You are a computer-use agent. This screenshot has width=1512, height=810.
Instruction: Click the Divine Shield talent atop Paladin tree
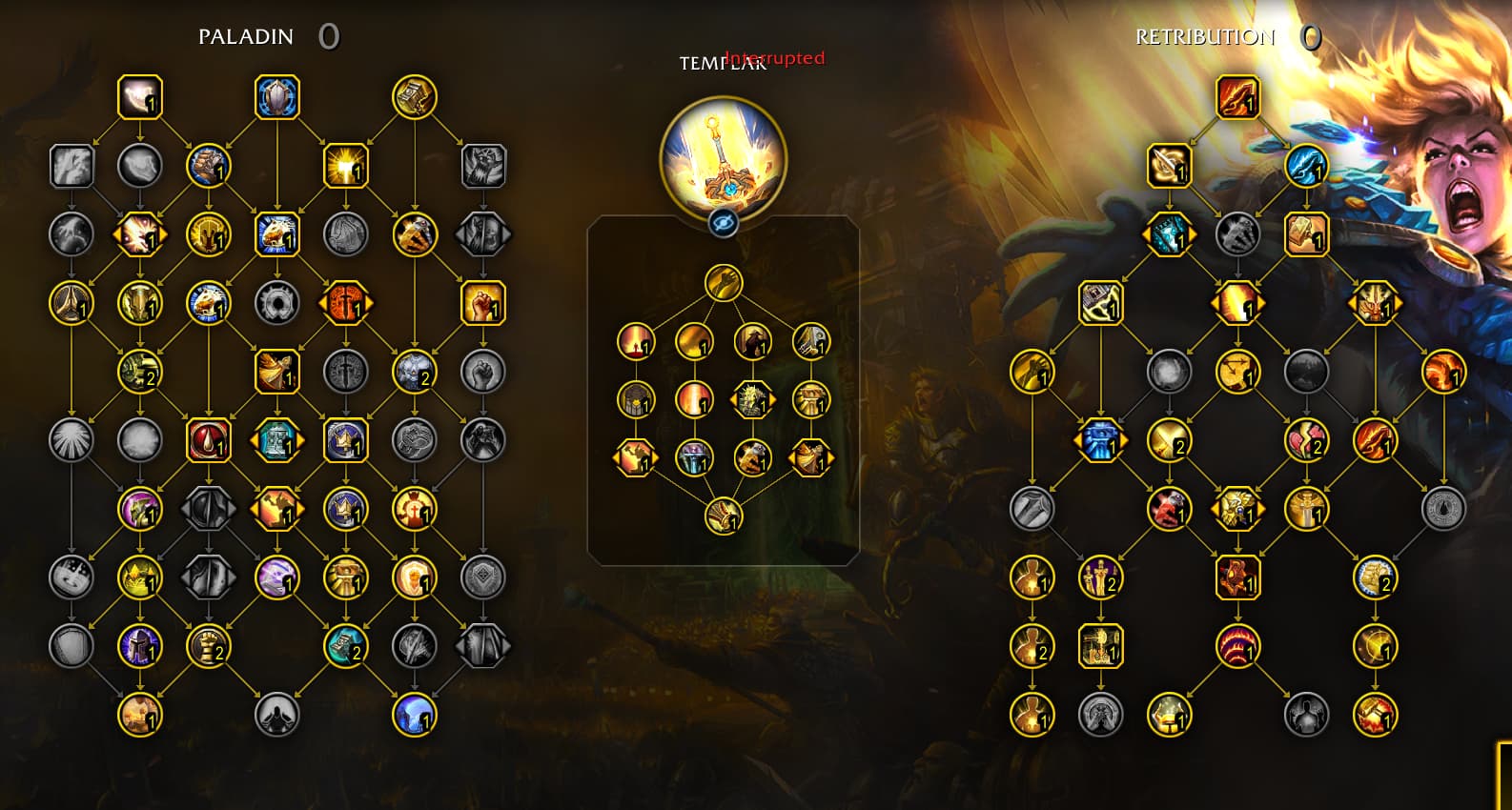[277, 97]
